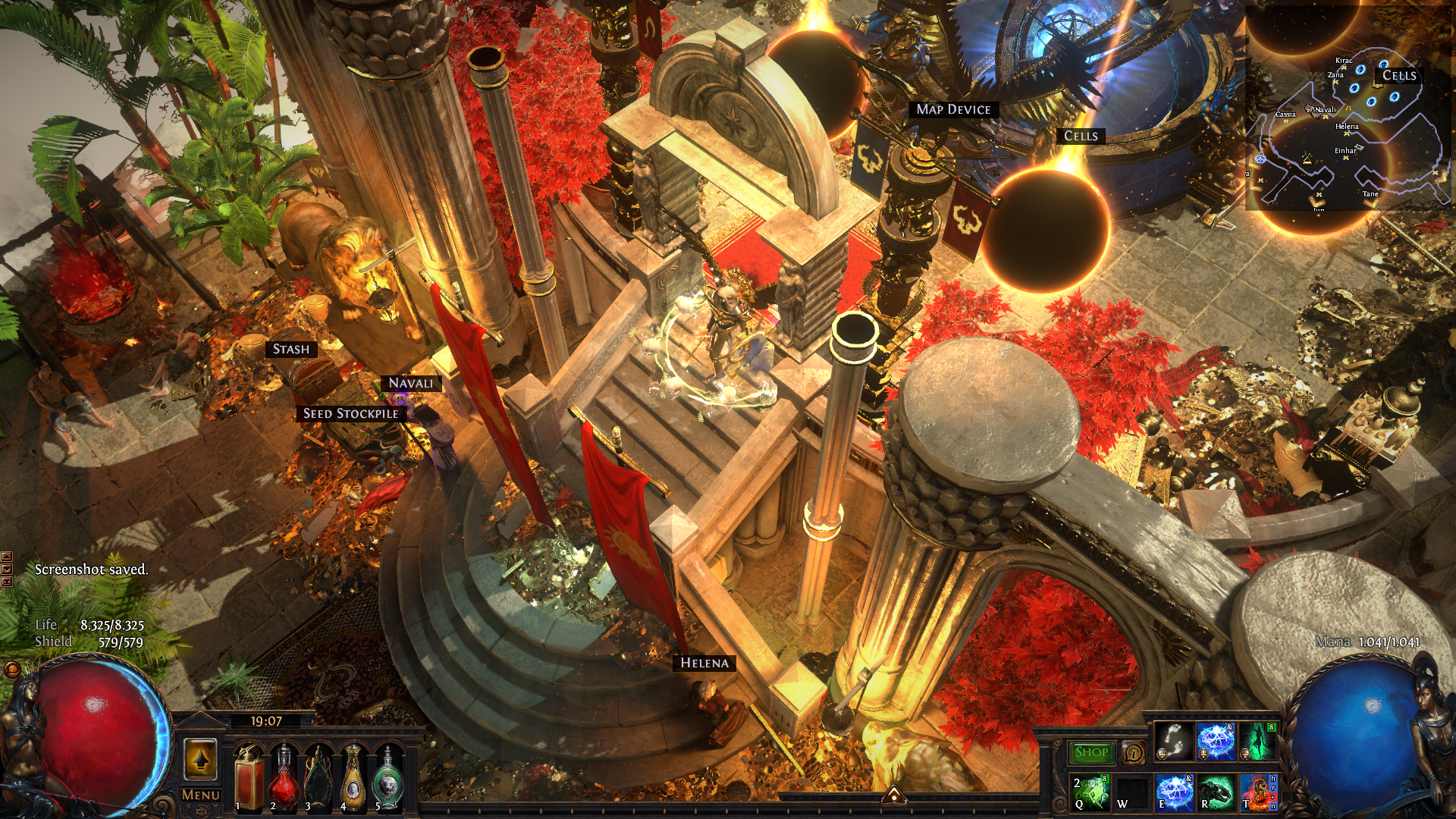Click the Seed Stockpile label

(x=350, y=413)
